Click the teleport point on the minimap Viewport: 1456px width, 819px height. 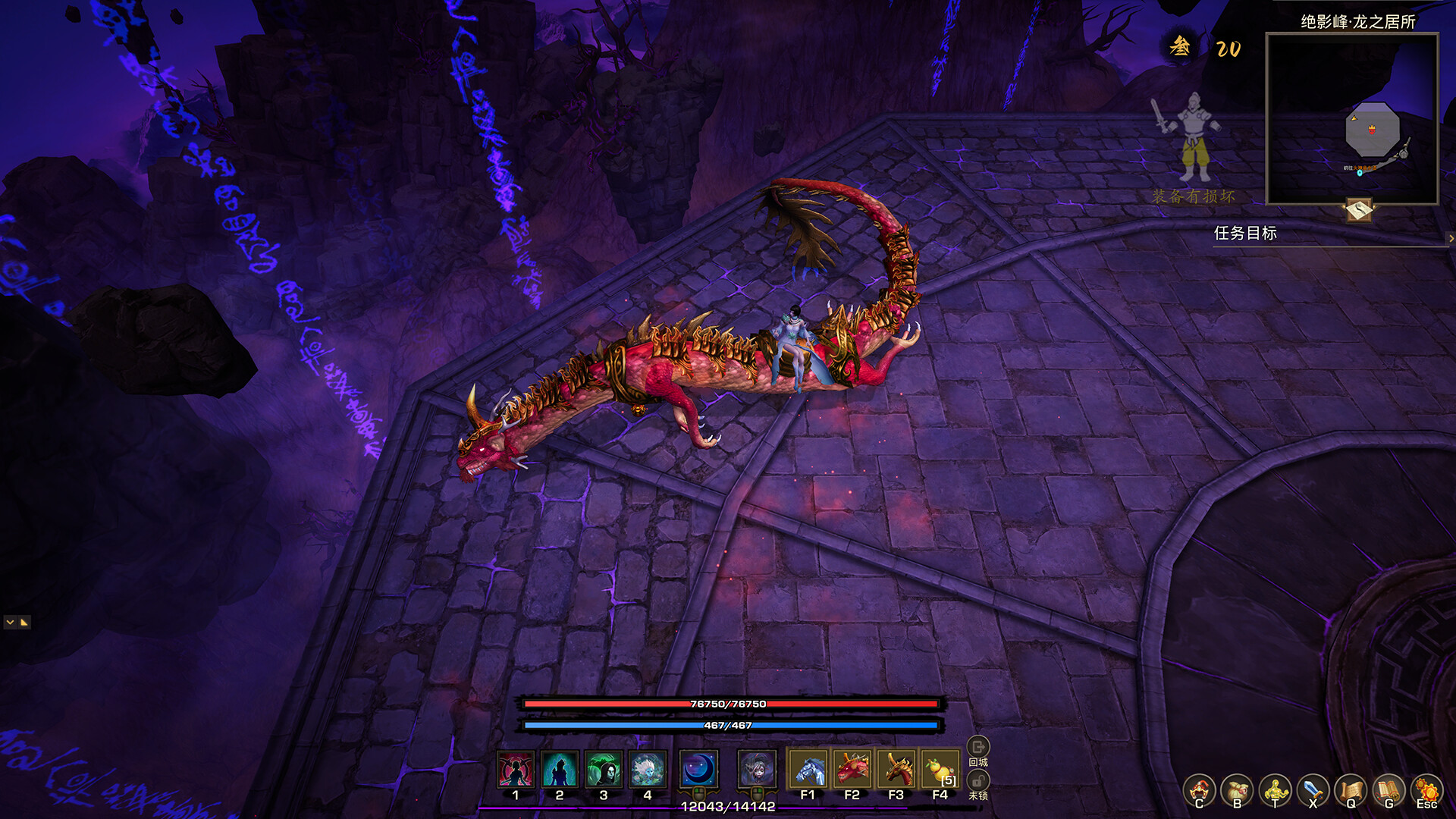pyautogui.click(x=1360, y=173)
